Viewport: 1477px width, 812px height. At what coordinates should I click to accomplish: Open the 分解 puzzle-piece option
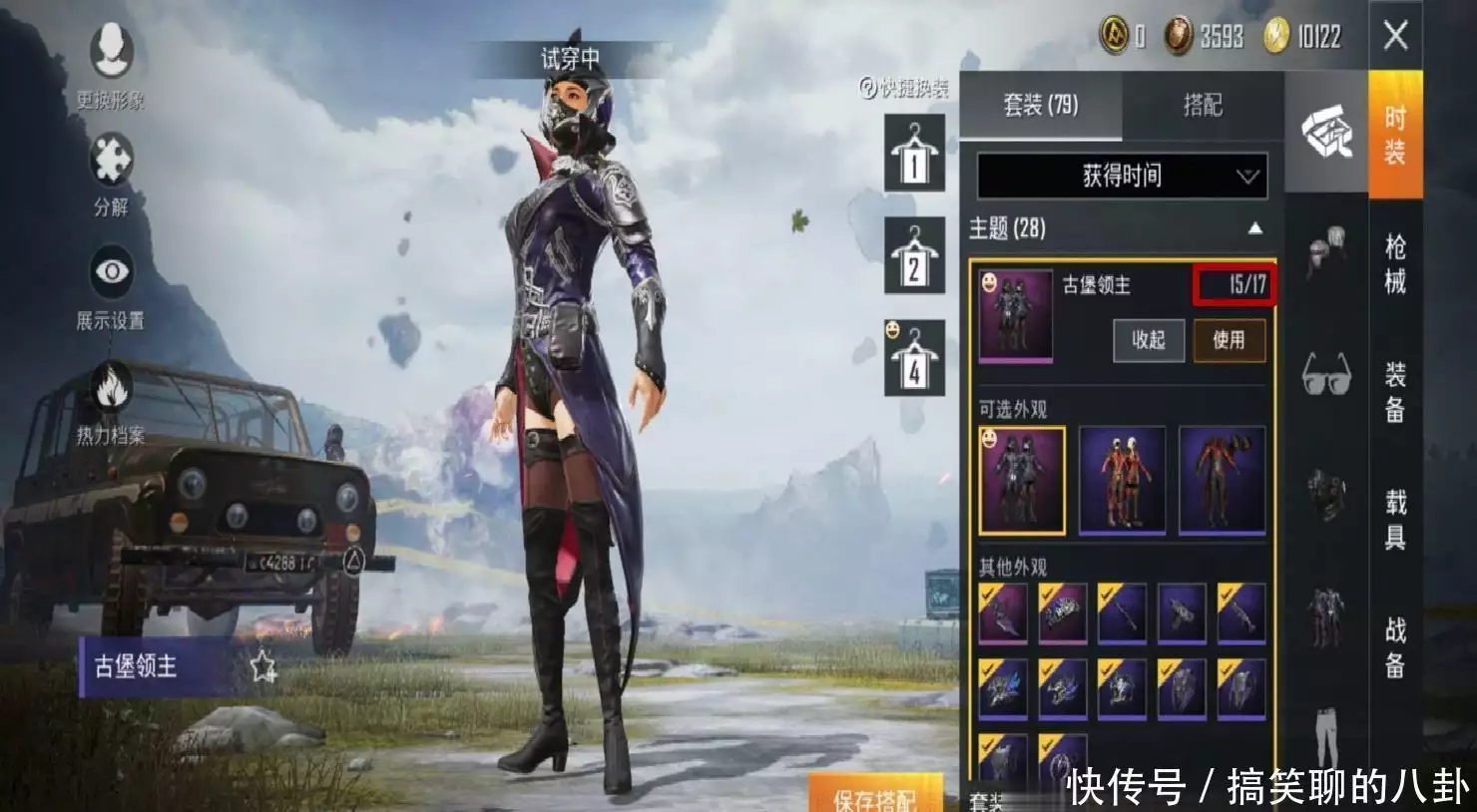click(x=111, y=172)
